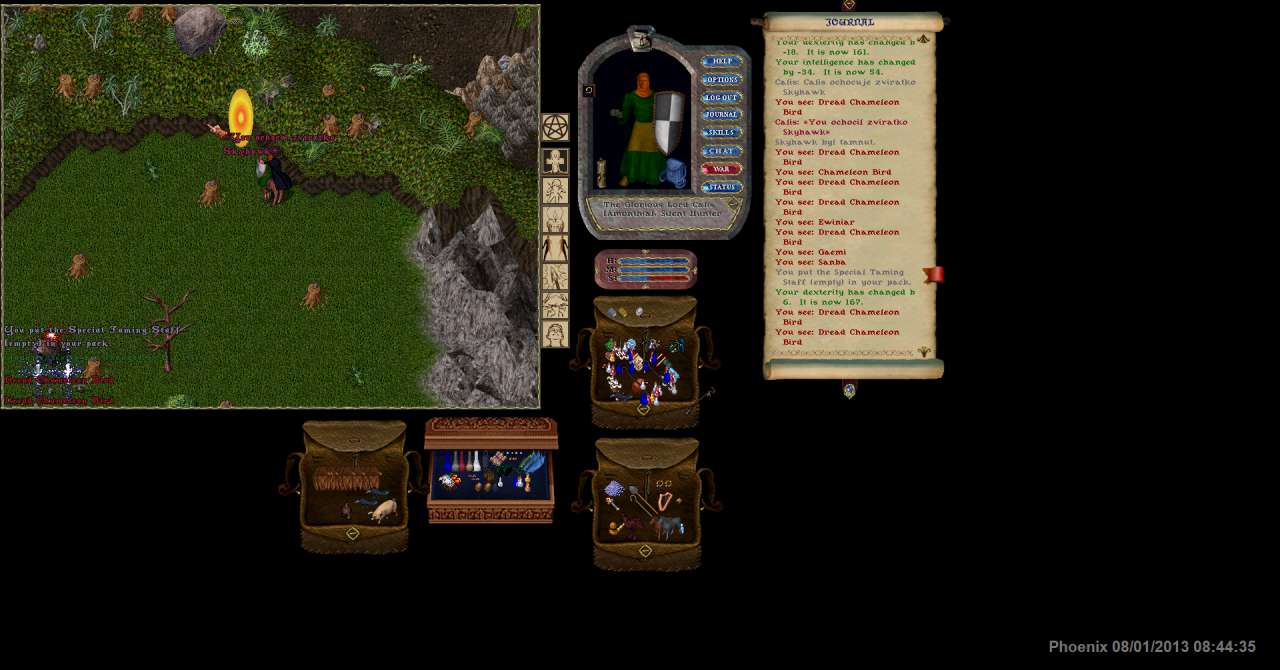
Task: Open the Options menu
Action: click(x=721, y=79)
